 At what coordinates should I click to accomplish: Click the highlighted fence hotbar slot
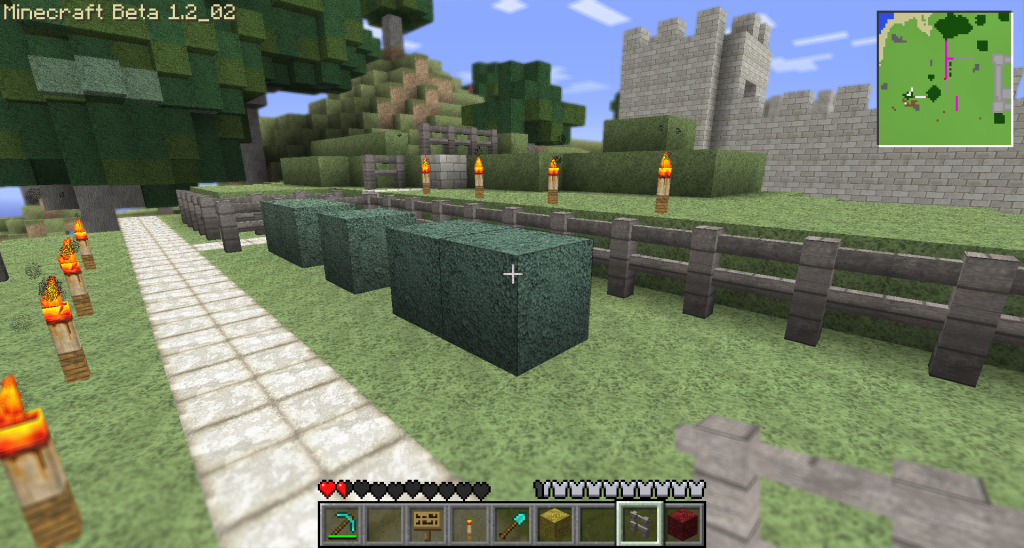point(640,523)
